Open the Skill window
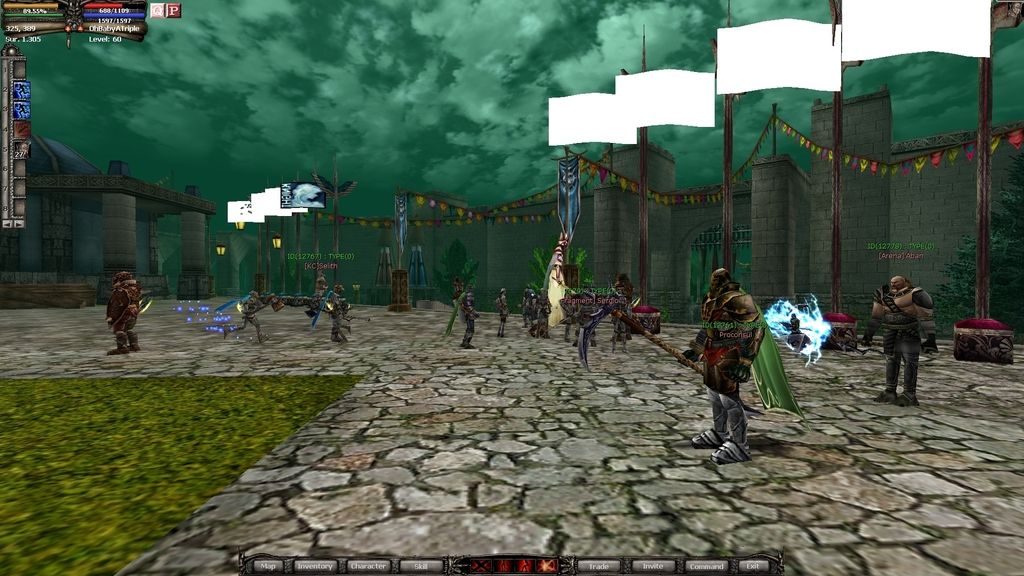Screen dimensions: 1024x576 (x=420, y=566)
